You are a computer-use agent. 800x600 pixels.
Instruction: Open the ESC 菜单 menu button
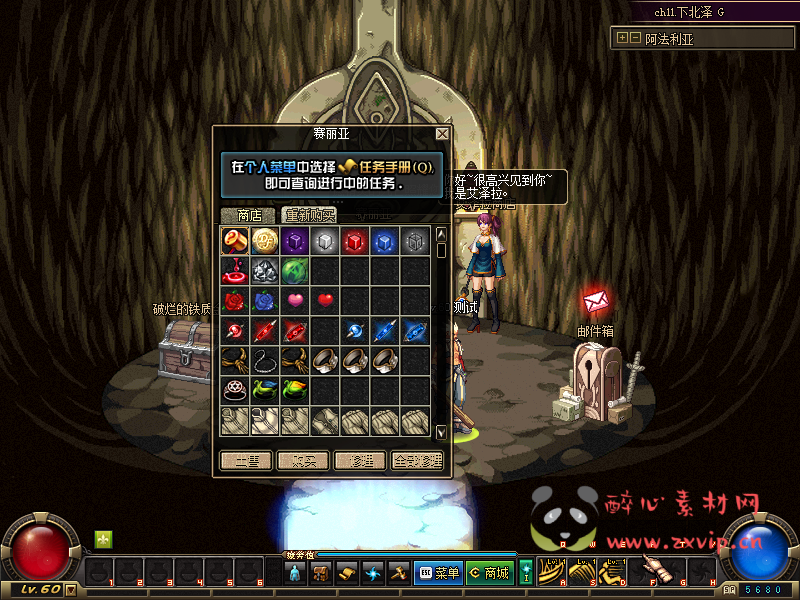pyautogui.click(x=437, y=573)
